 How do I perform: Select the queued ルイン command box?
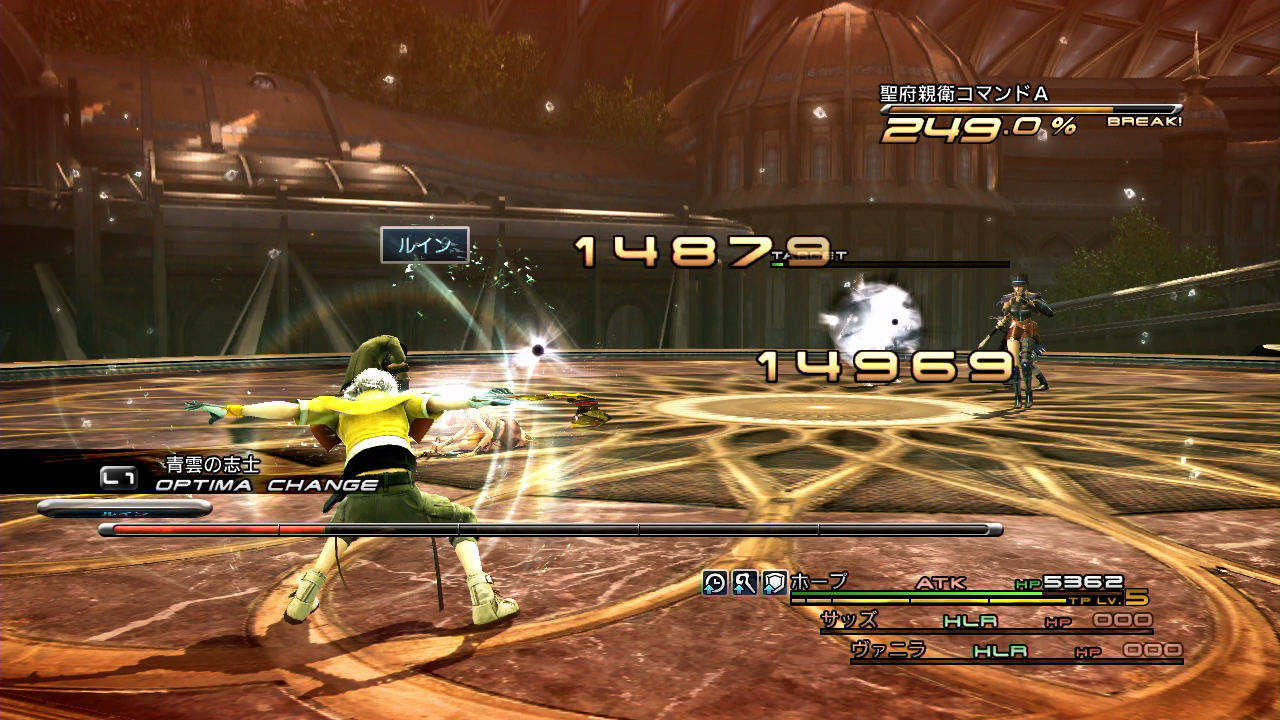click(424, 245)
